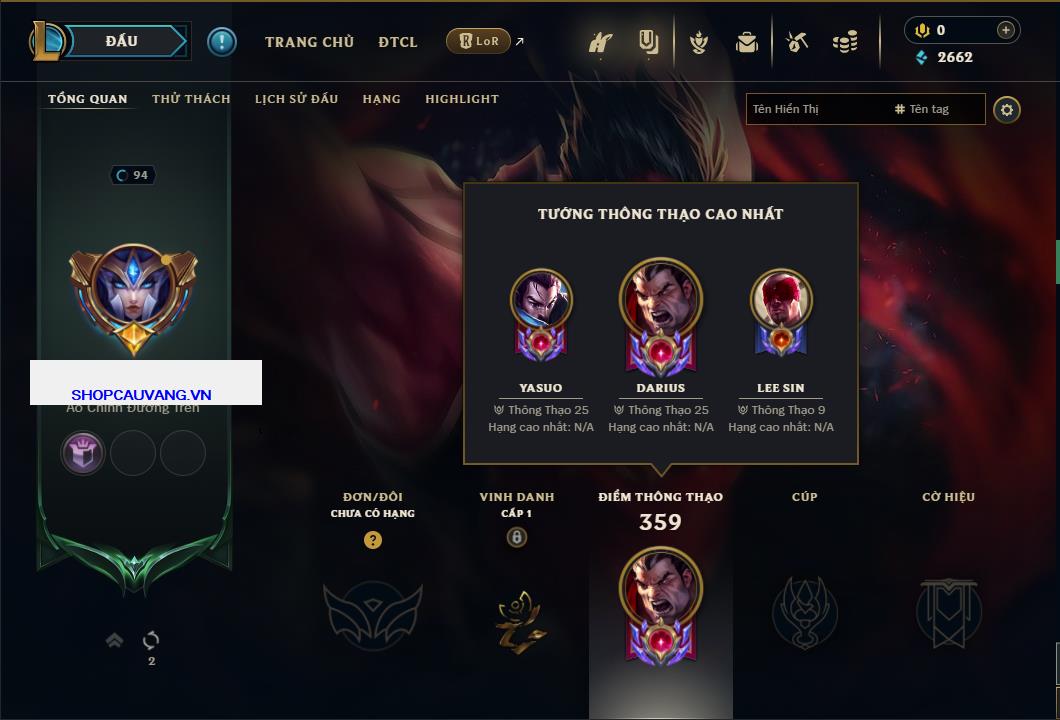Select the CỜ HIỆU banner emblem
The height and width of the screenshot is (720, 1060).
(948, 610)
